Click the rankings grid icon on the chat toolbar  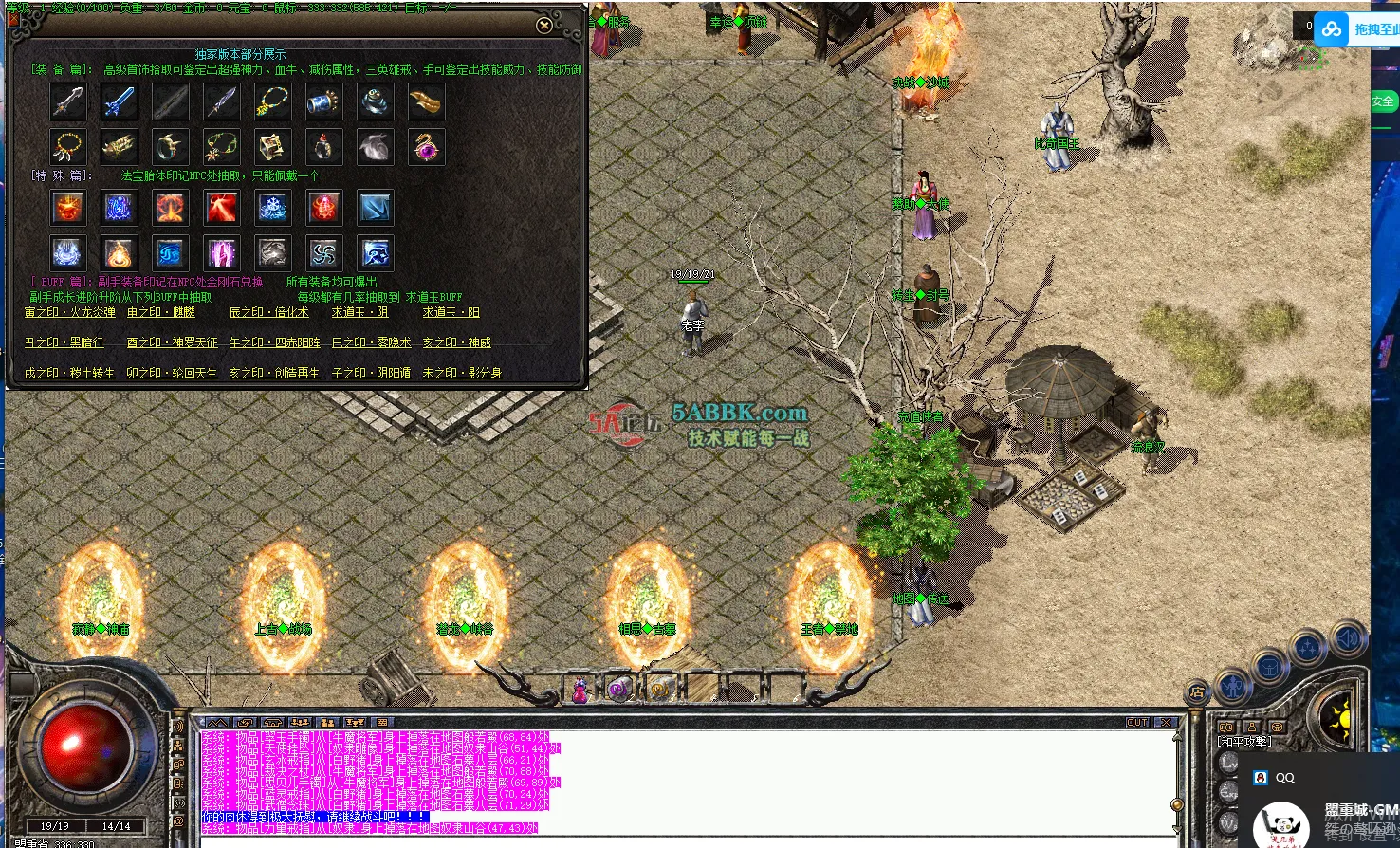click(x=382, y=722)
